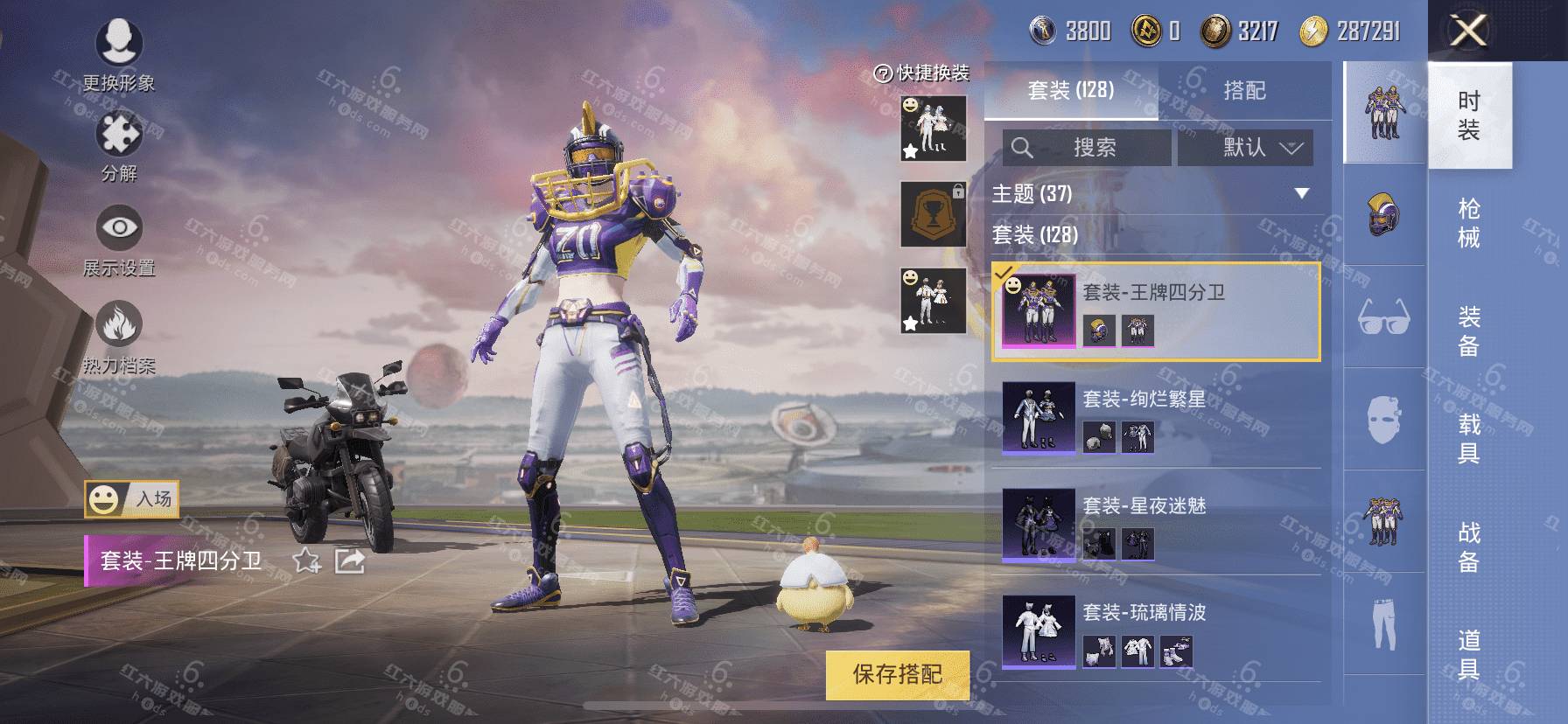Share the outfit with the arrow icon

[x=350, y=560]
